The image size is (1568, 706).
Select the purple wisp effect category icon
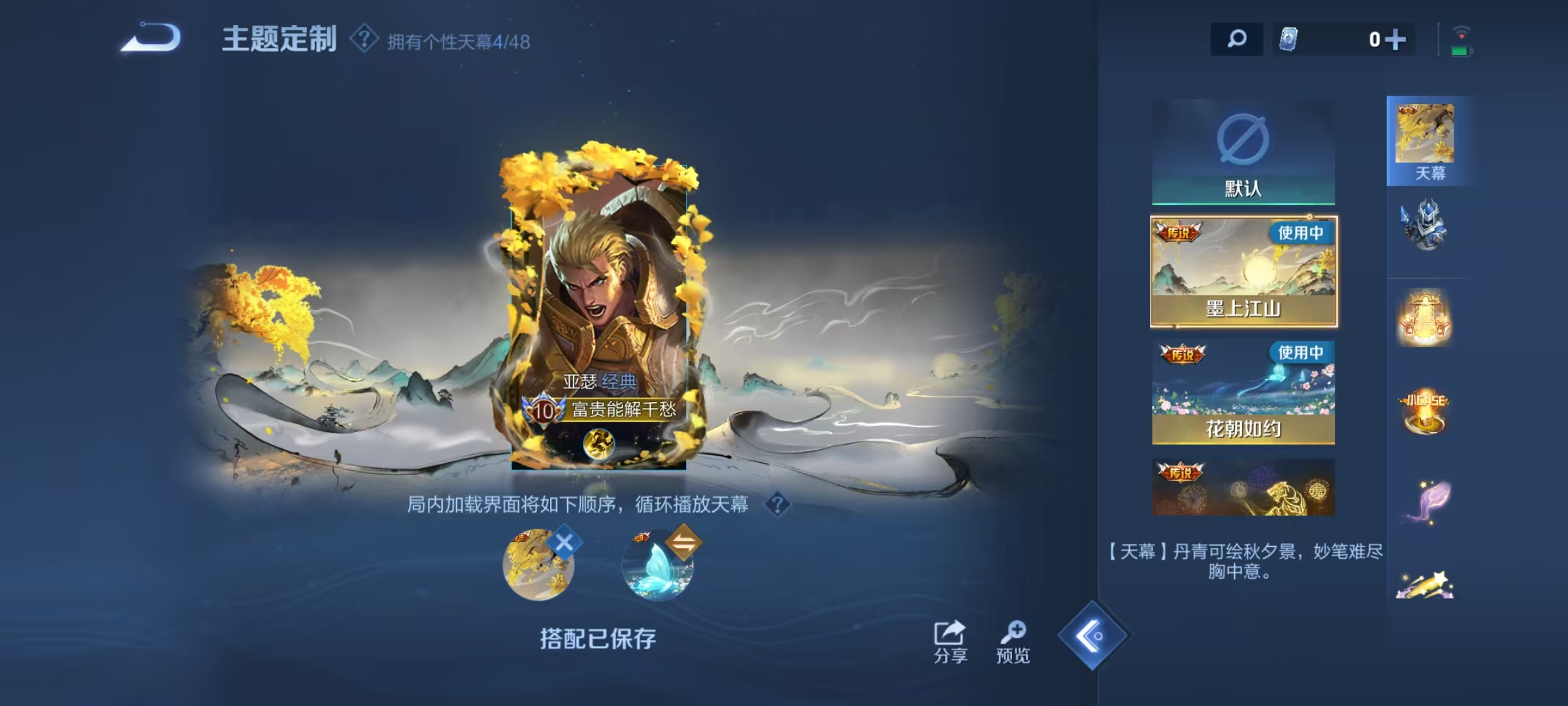[x=1428, y=500]
